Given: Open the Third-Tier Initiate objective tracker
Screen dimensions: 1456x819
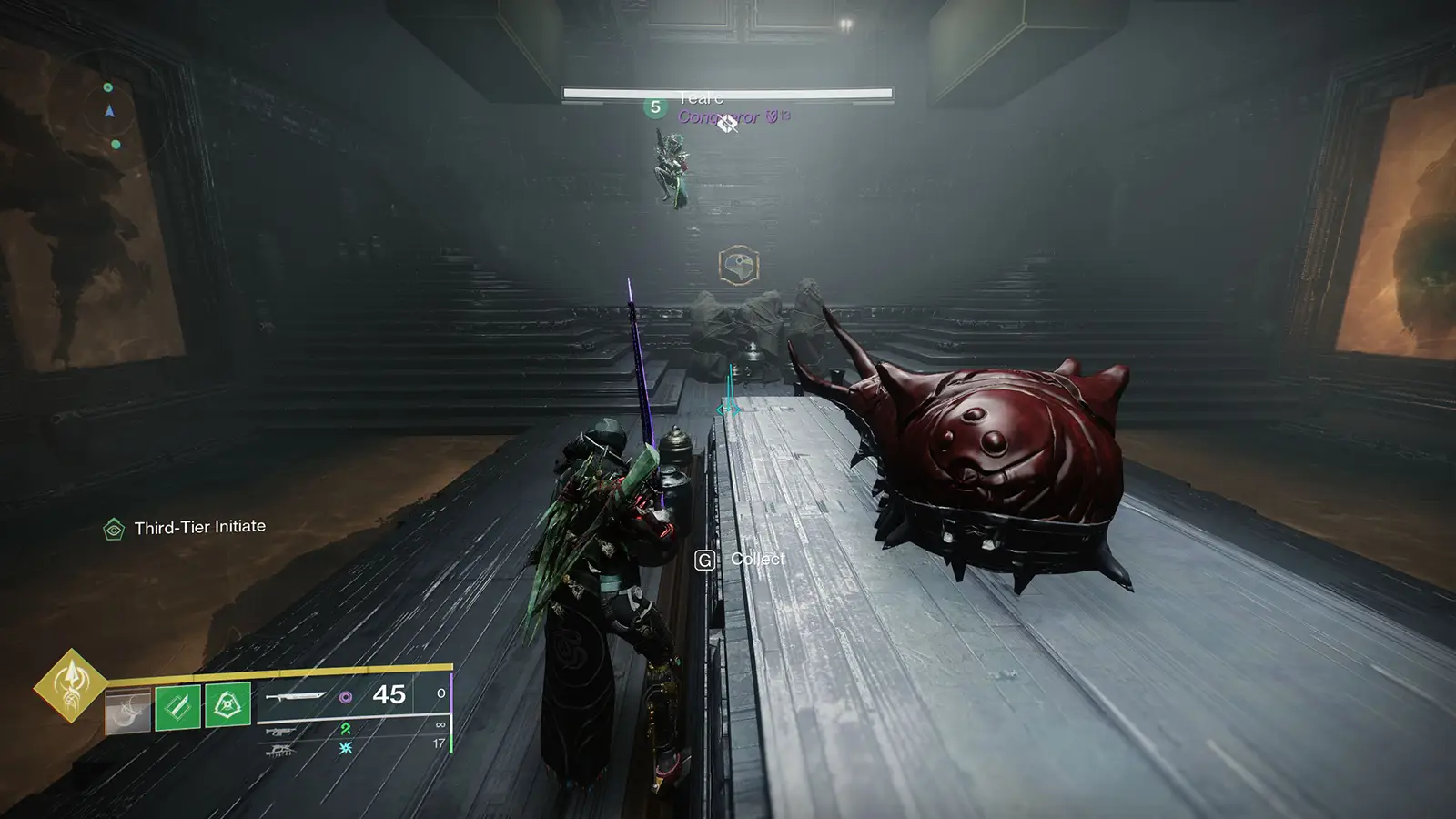Looking at the screenshot, I should pyautogui.click(x=186, y=528).
